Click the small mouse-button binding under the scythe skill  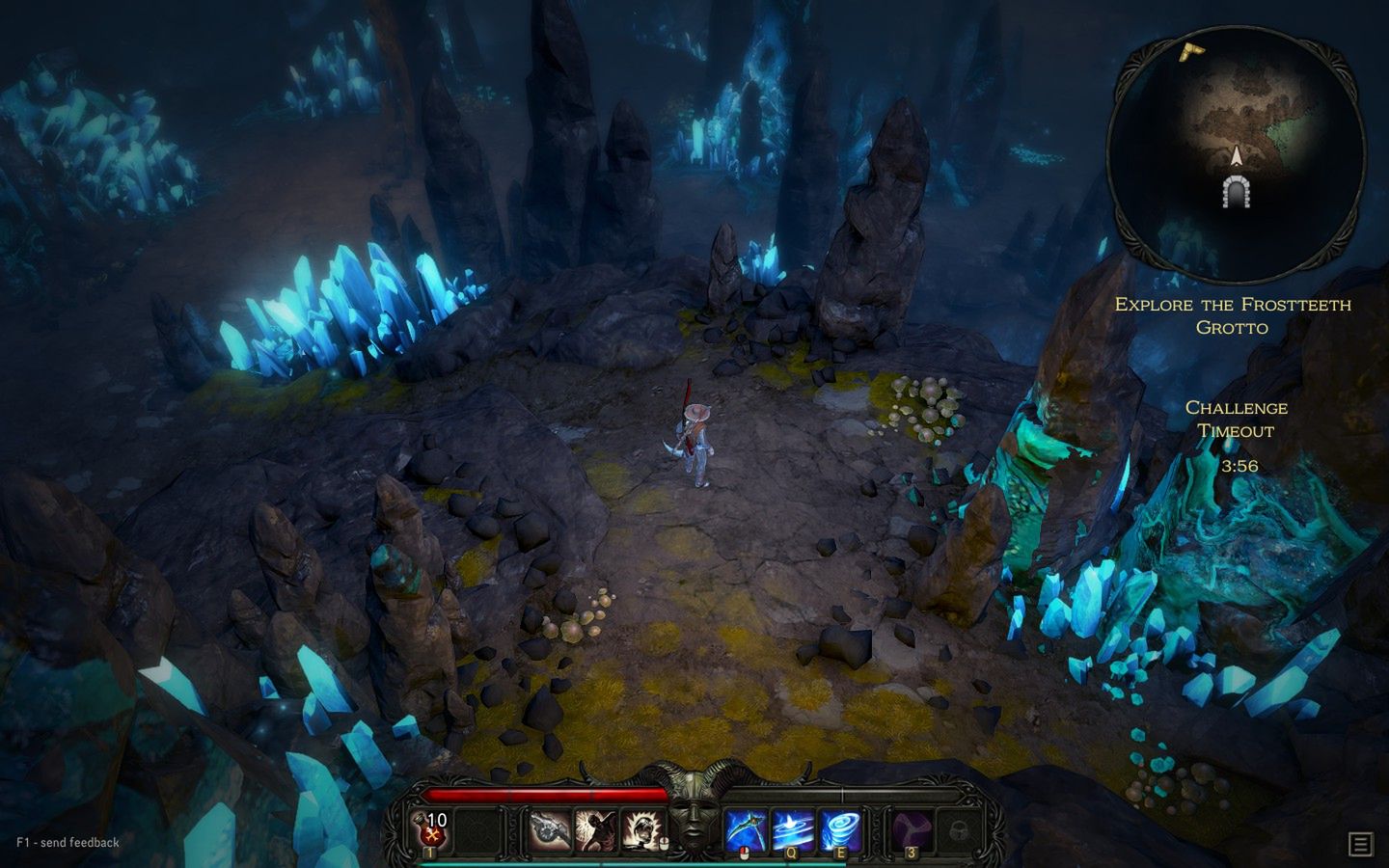743,853
